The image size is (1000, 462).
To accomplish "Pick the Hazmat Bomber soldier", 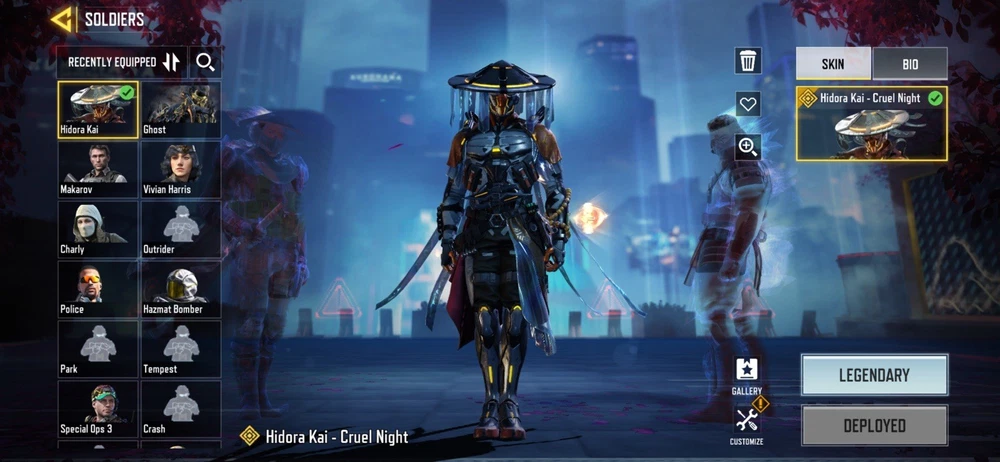I will click(180, 289).
